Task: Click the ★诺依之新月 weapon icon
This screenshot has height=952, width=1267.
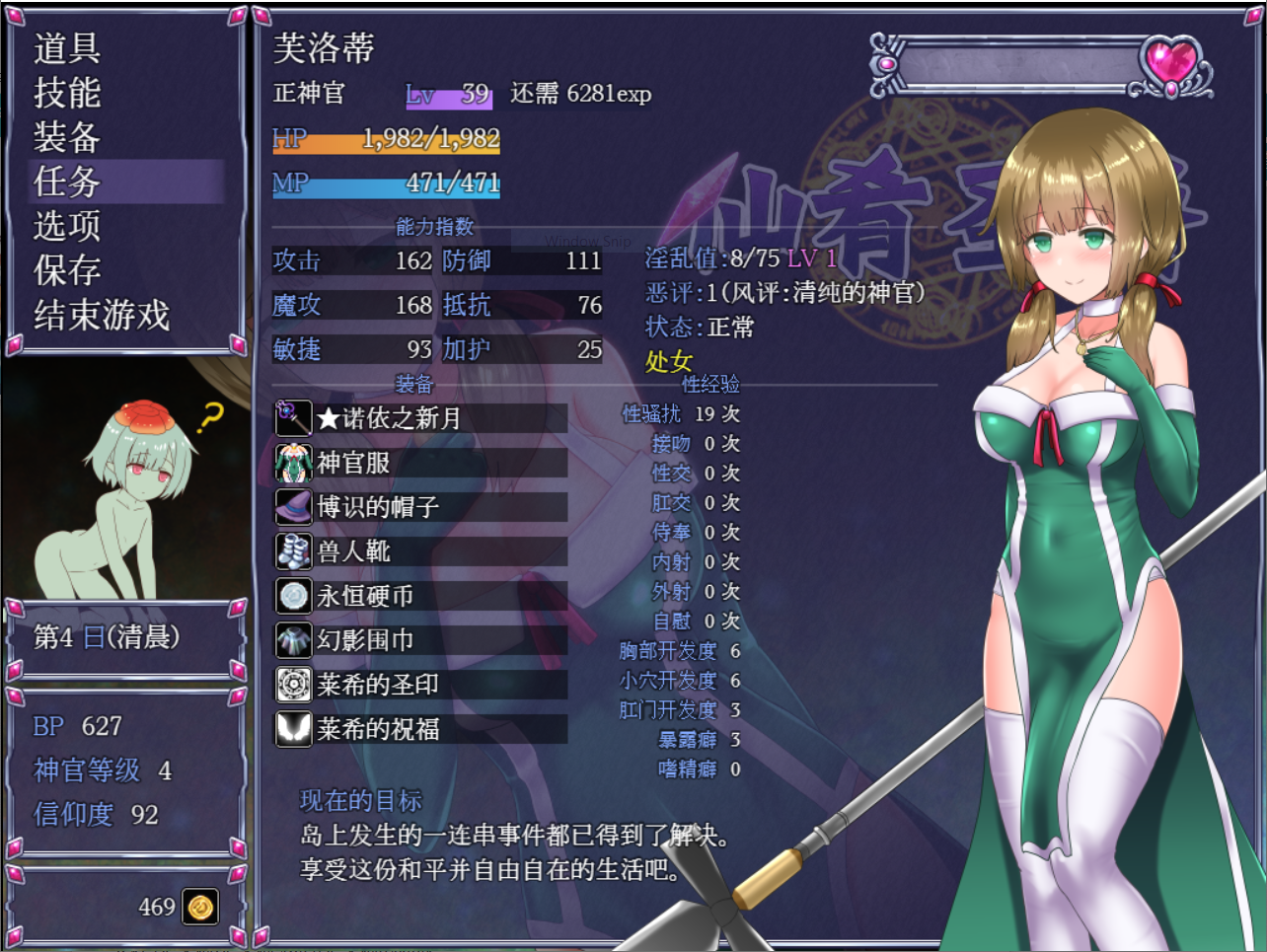Action: (x=291, y=417)
